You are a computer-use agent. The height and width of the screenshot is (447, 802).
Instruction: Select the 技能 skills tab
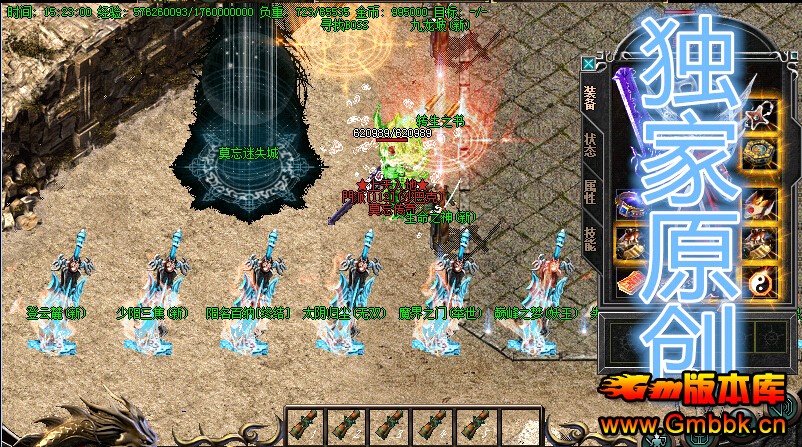589,239
